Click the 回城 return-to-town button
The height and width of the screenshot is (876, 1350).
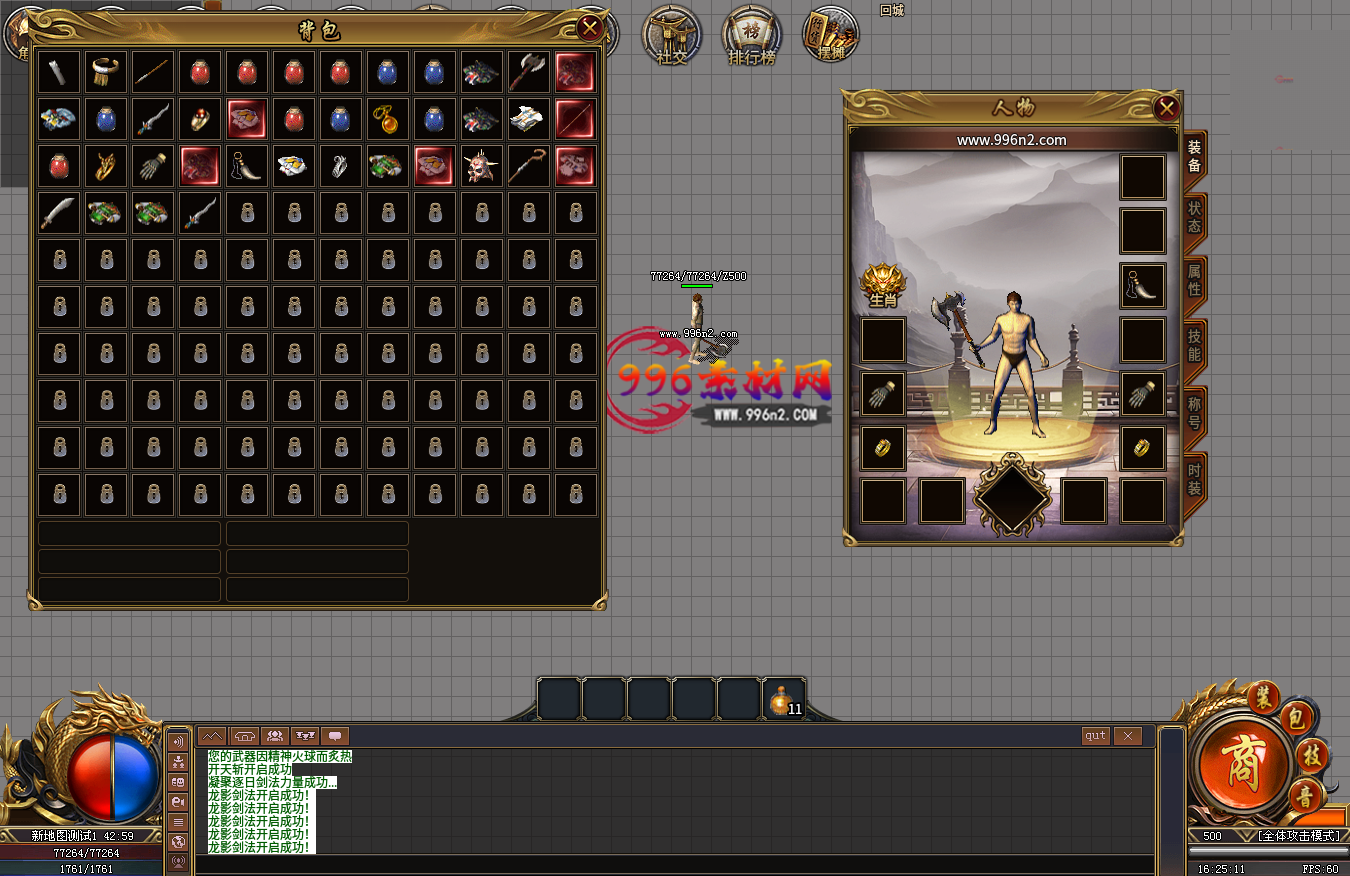click(x=891, y=11)
